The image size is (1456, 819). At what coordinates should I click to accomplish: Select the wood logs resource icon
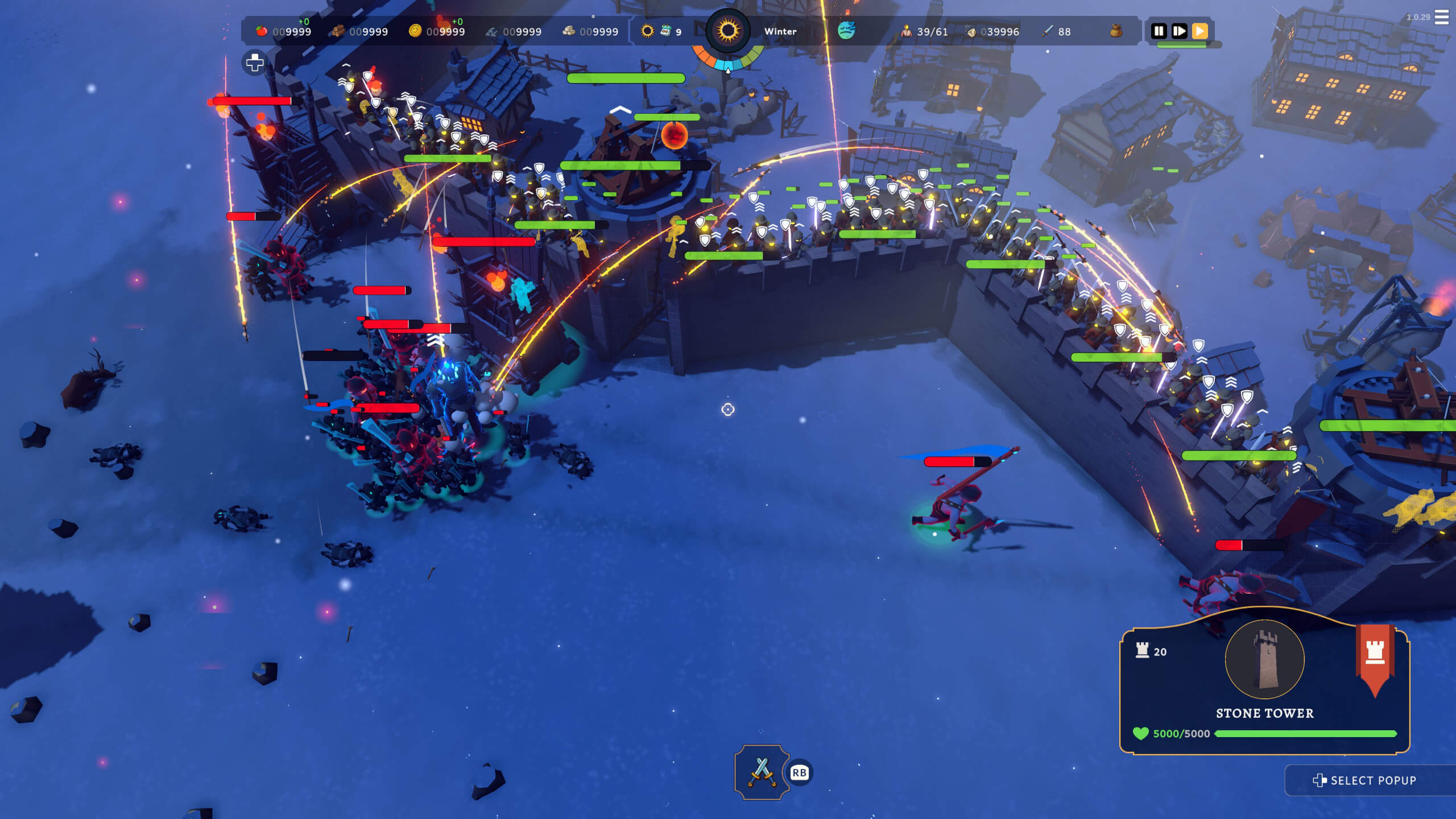point(338,31)
